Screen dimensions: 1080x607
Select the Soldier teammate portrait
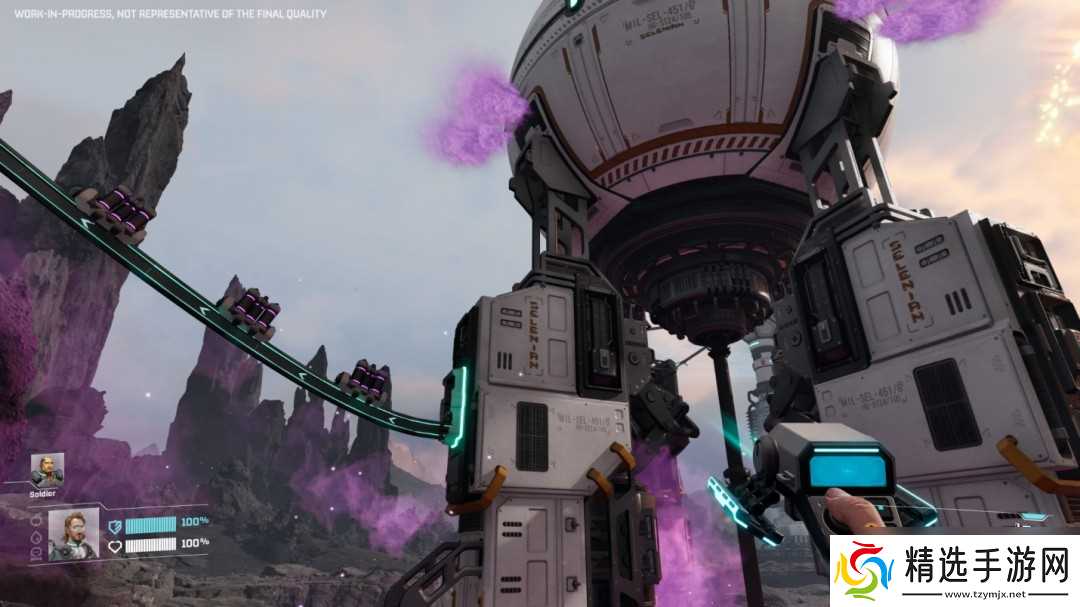[x=46, y=470]
